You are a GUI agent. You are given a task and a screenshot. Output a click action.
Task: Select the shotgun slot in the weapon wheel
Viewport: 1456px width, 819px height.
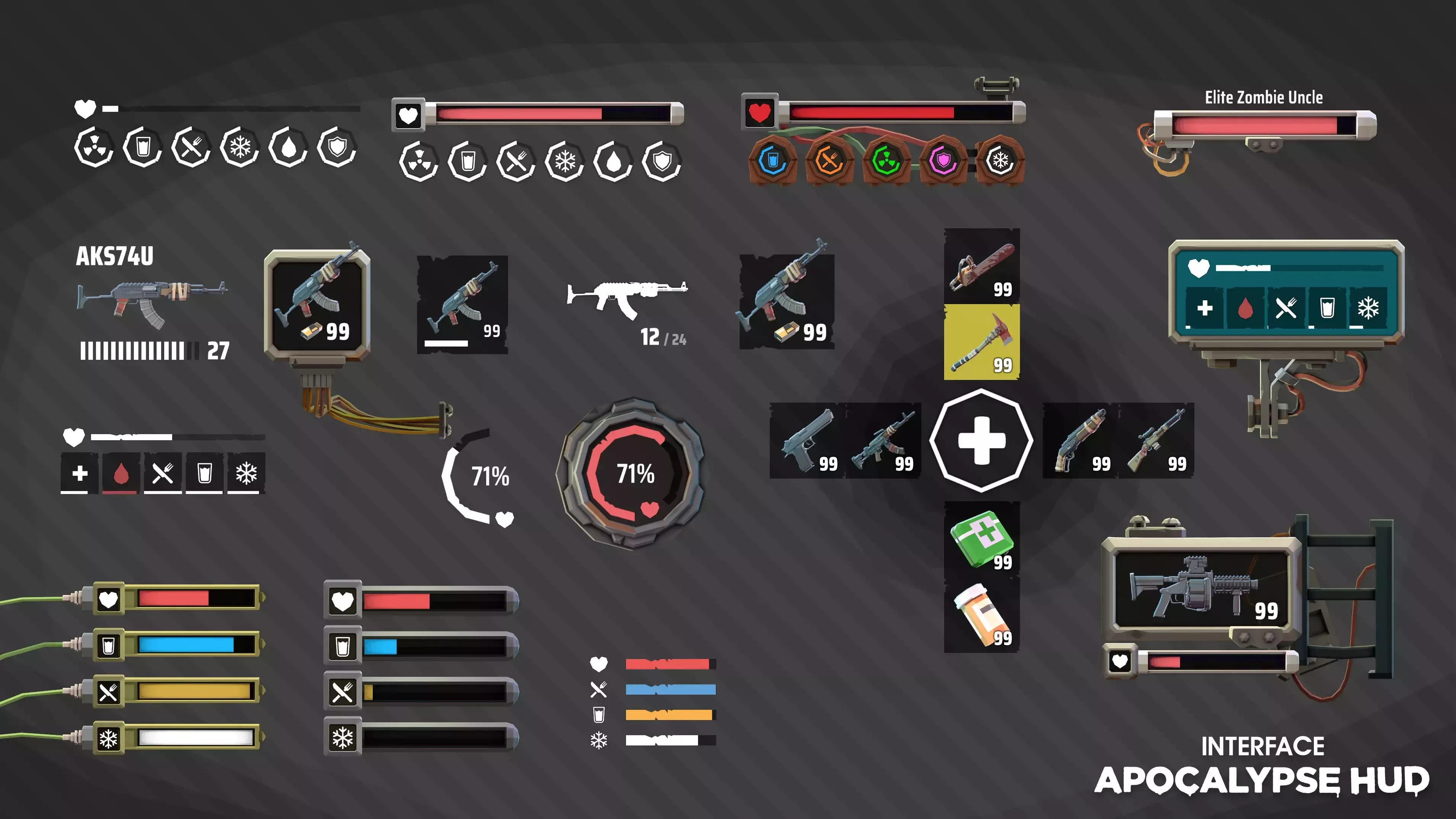click(x=1080, y=441)
